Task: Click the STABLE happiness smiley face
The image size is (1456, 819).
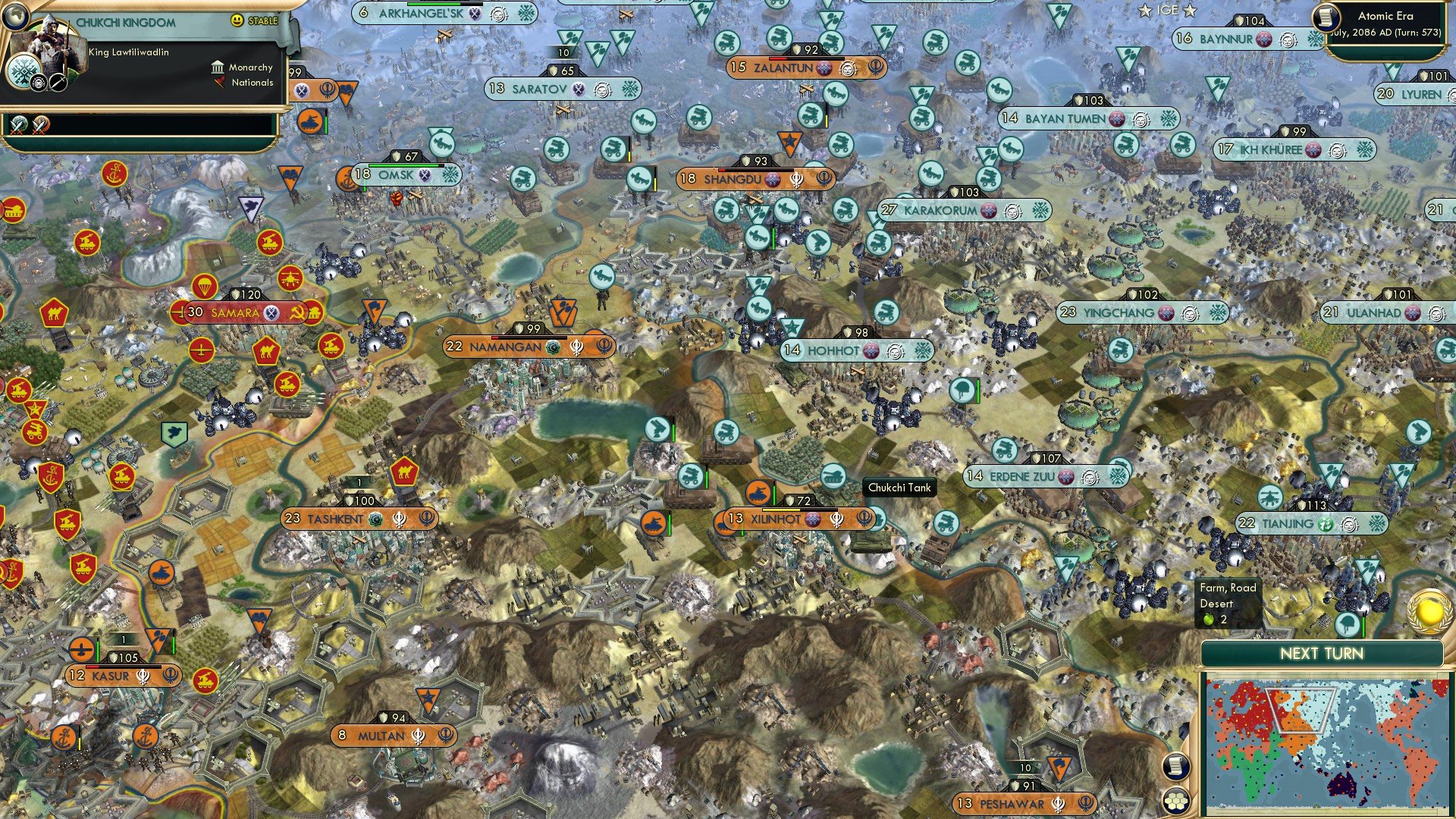Action: click(x=237, y=20)
